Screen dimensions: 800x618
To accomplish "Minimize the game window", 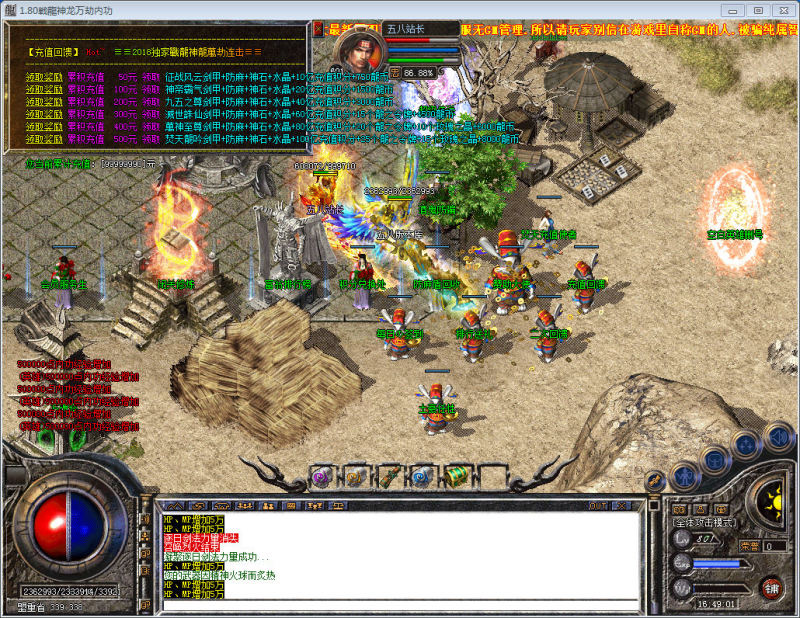I will [x=733, y=9].
